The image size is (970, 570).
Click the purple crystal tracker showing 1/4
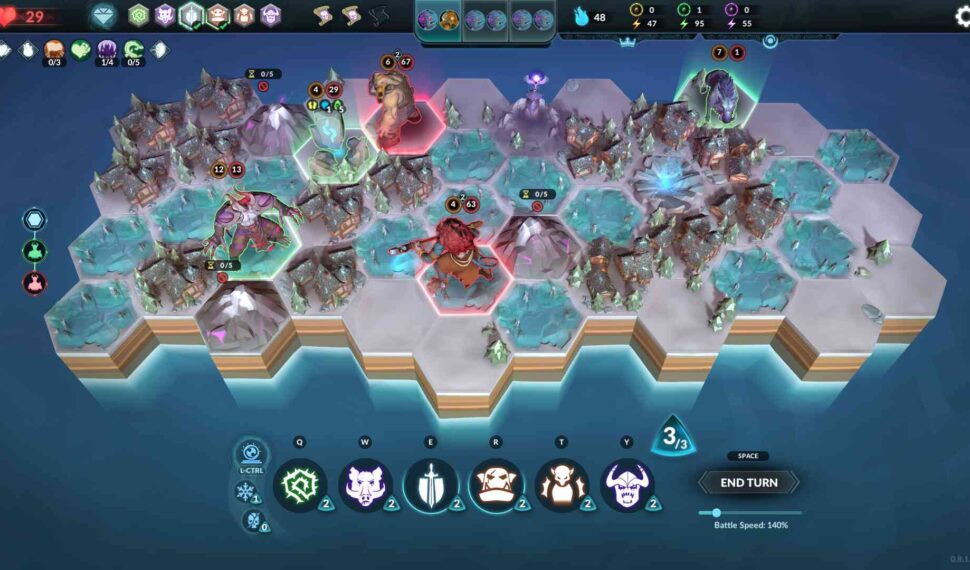pyautogui.click(x=107, y=49)
